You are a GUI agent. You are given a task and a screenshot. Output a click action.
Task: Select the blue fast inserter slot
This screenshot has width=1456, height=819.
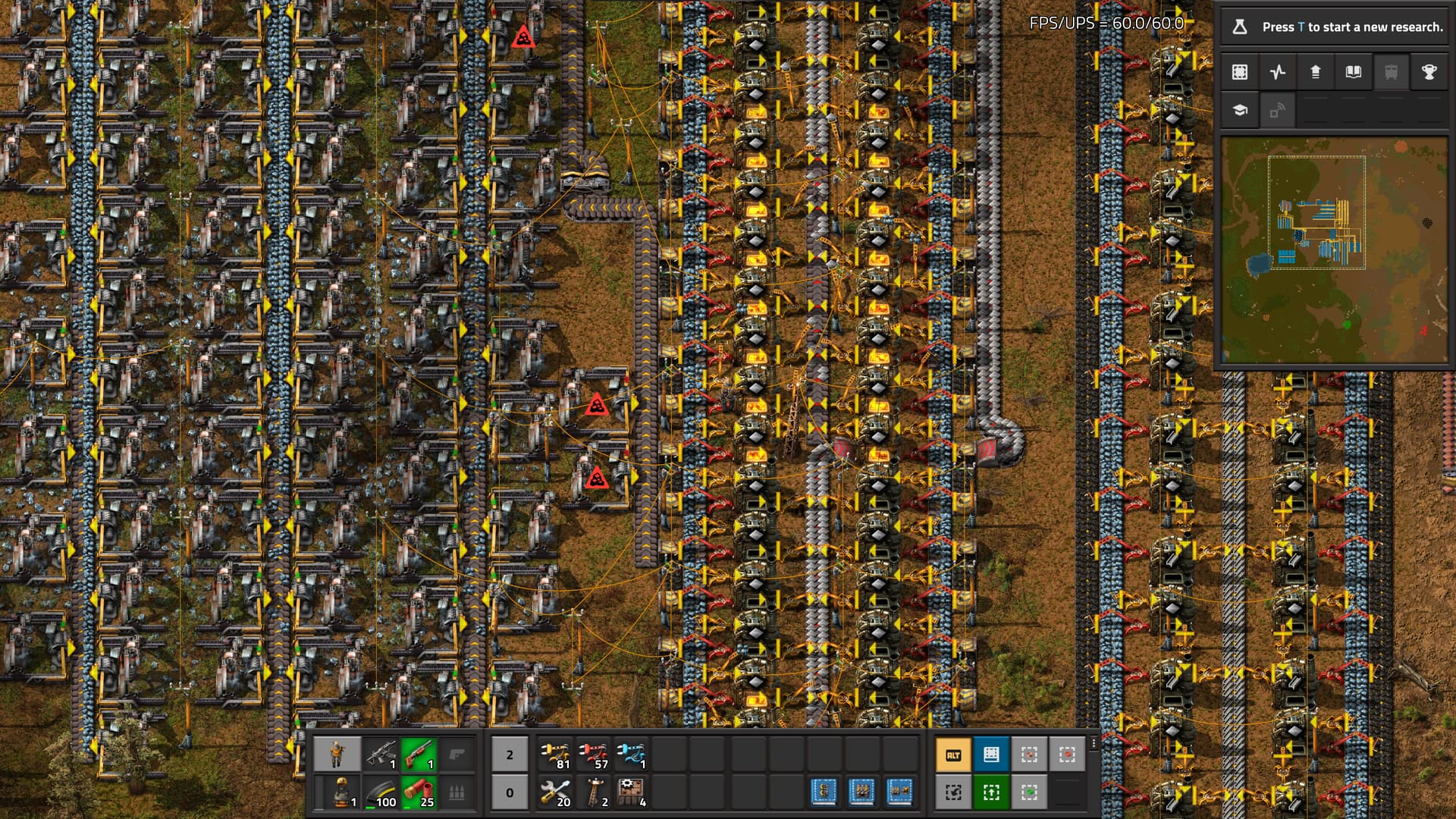coord(632,755)
